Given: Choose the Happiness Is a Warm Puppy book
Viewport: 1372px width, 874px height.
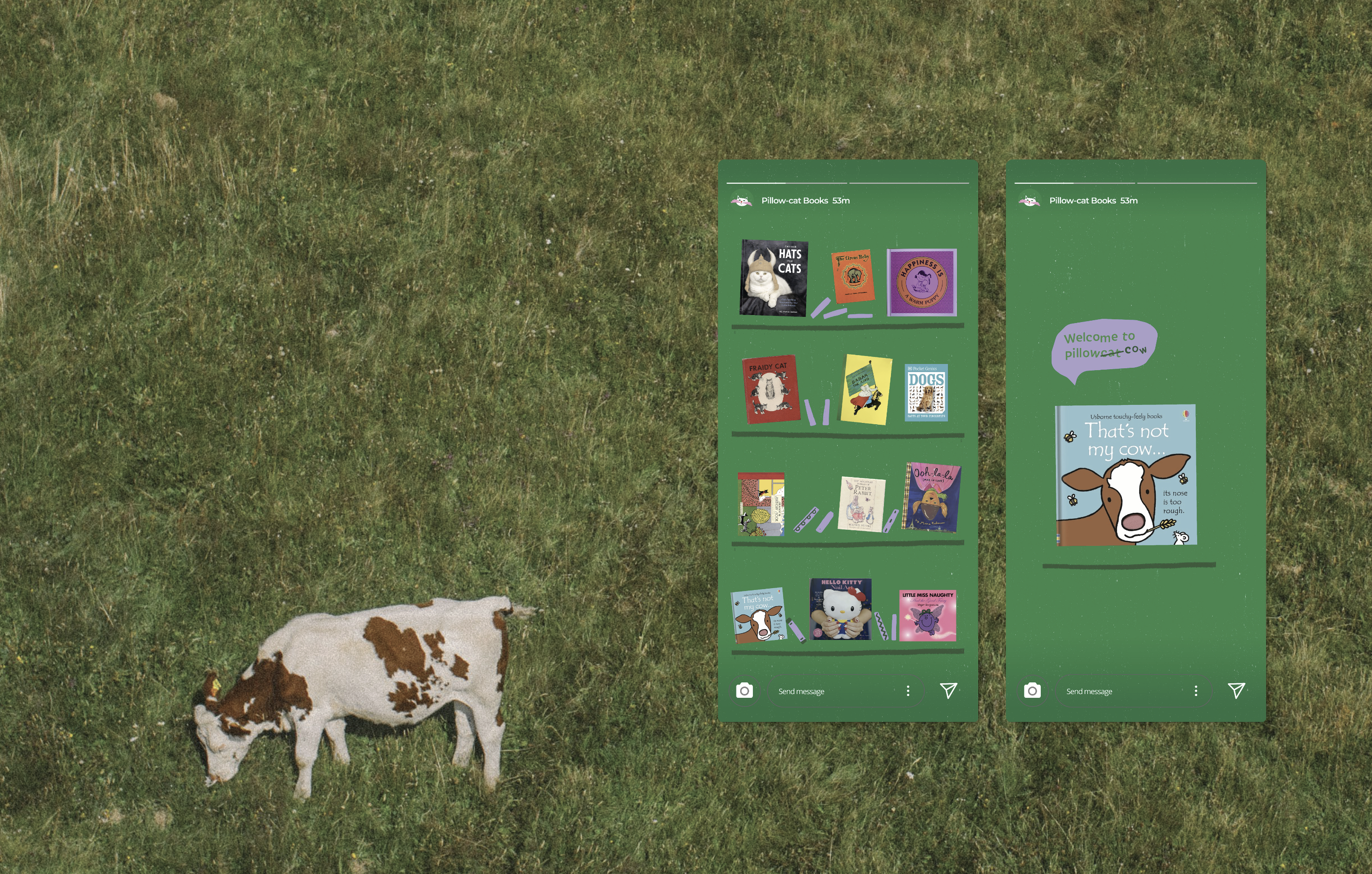Looking at the screenshot, I should point(922,283).
